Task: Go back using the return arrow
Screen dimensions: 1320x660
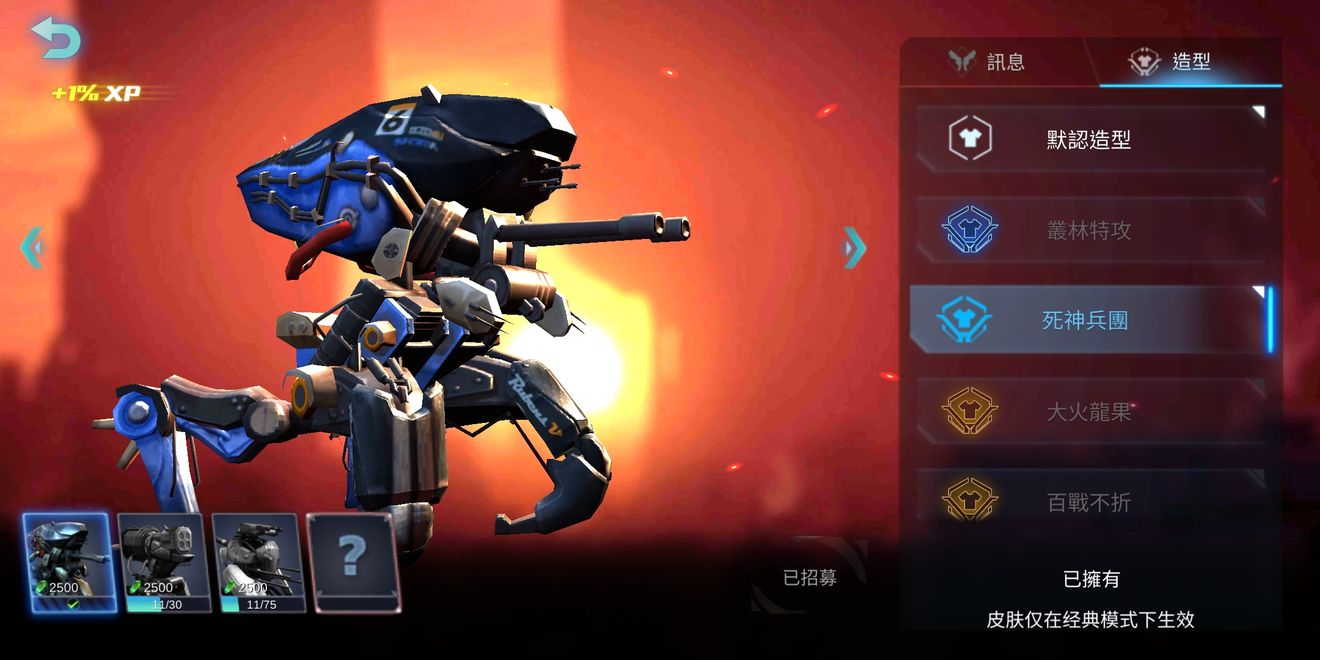Action: [x=54, y=38]
